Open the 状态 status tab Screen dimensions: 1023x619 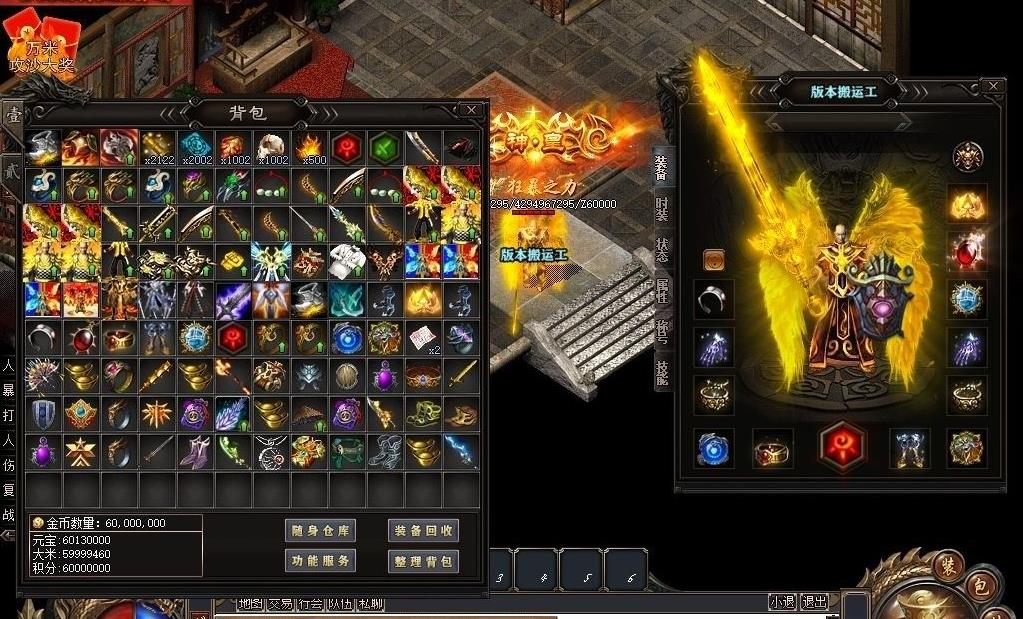click(x=662, y=249)
